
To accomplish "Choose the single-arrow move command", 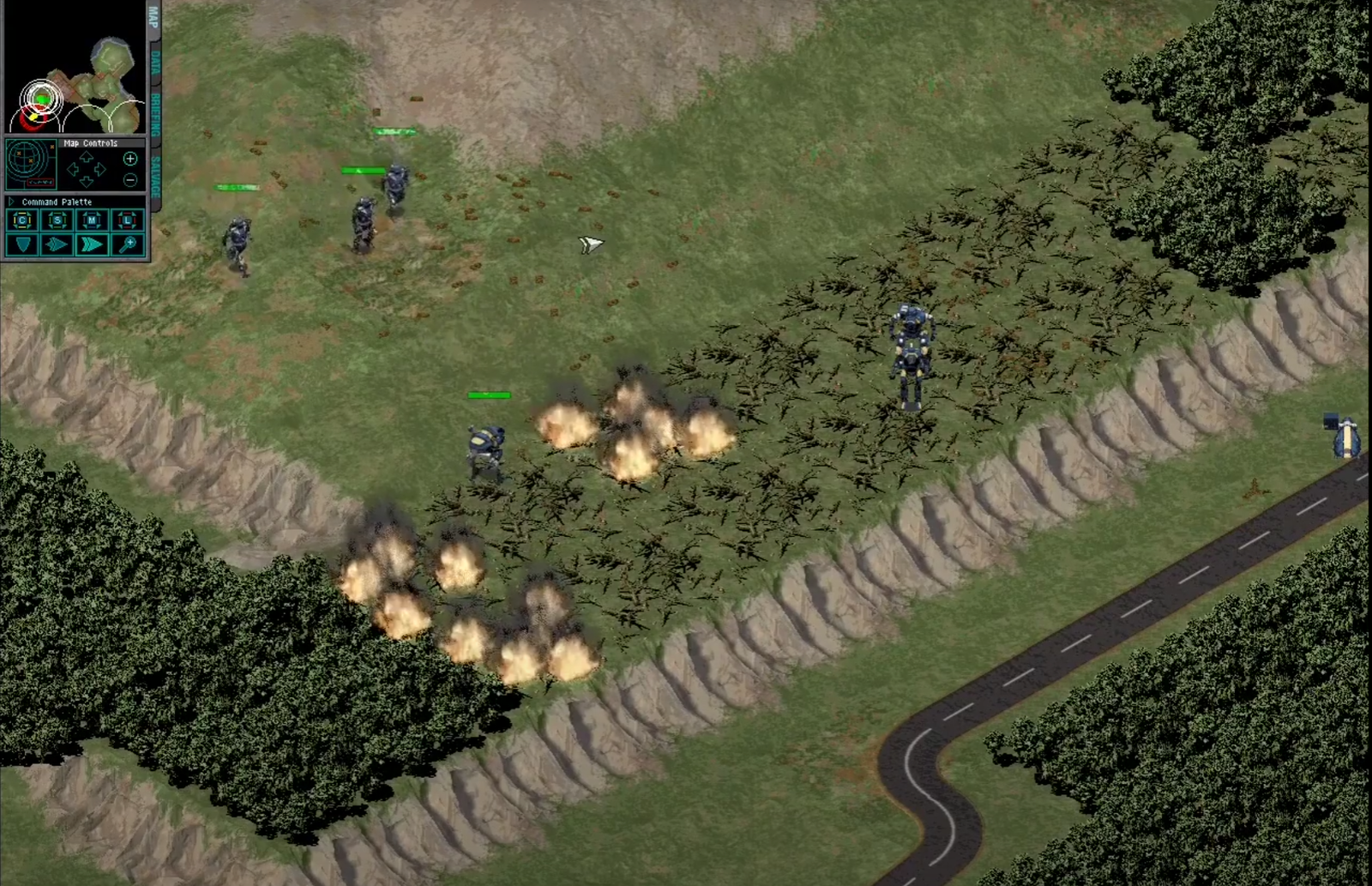I will click(x=57, y=245).
